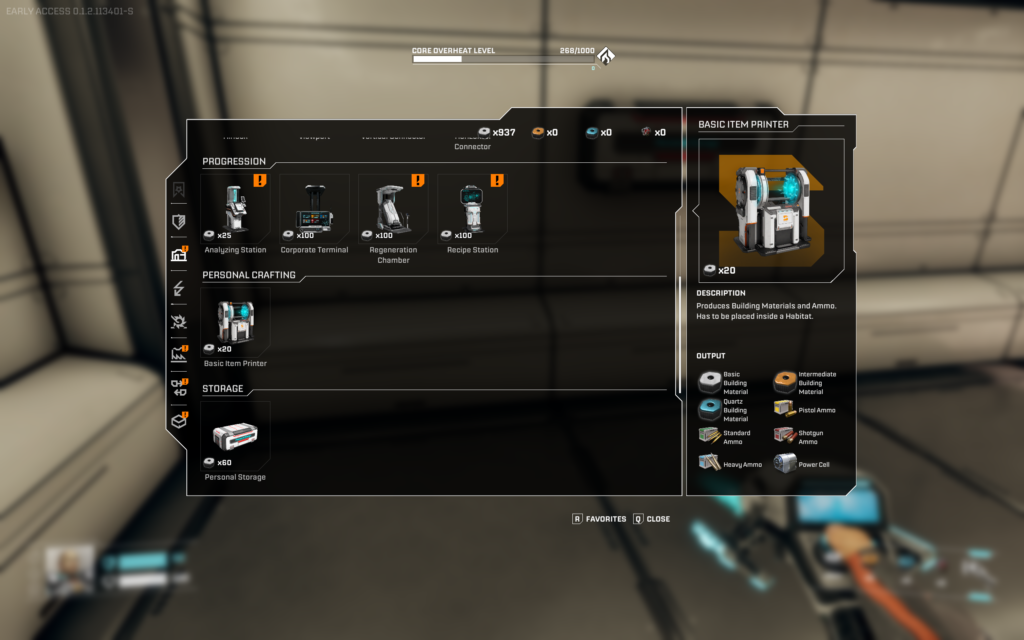Open the habitat building category tab
Viewport: 1024px width, 640px height.
click(179, 255)
